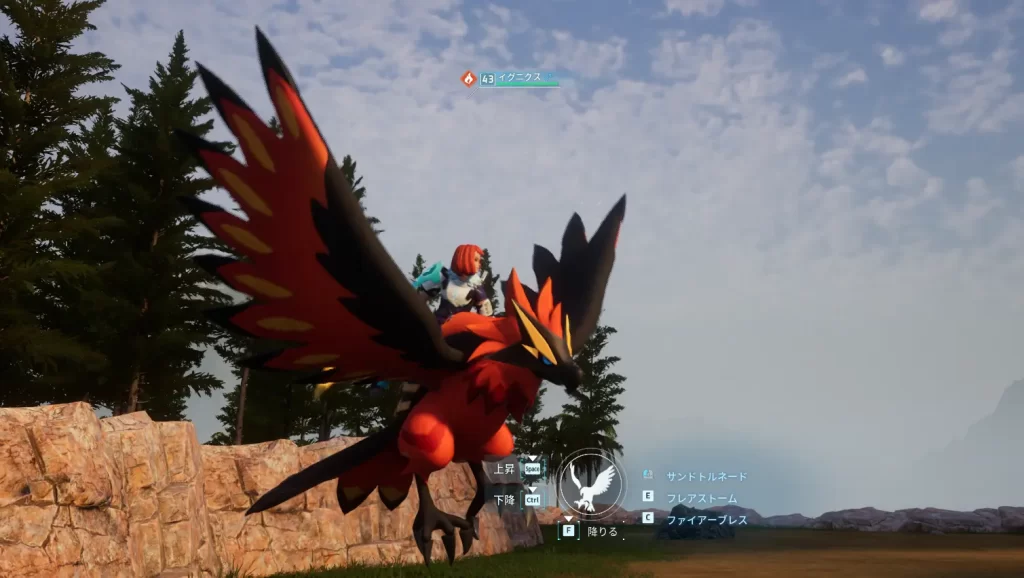Use the ファイアーブレス skill
Image resolution: width=1024 pixels, height=578 pixels.
click(x=706, y=519)
